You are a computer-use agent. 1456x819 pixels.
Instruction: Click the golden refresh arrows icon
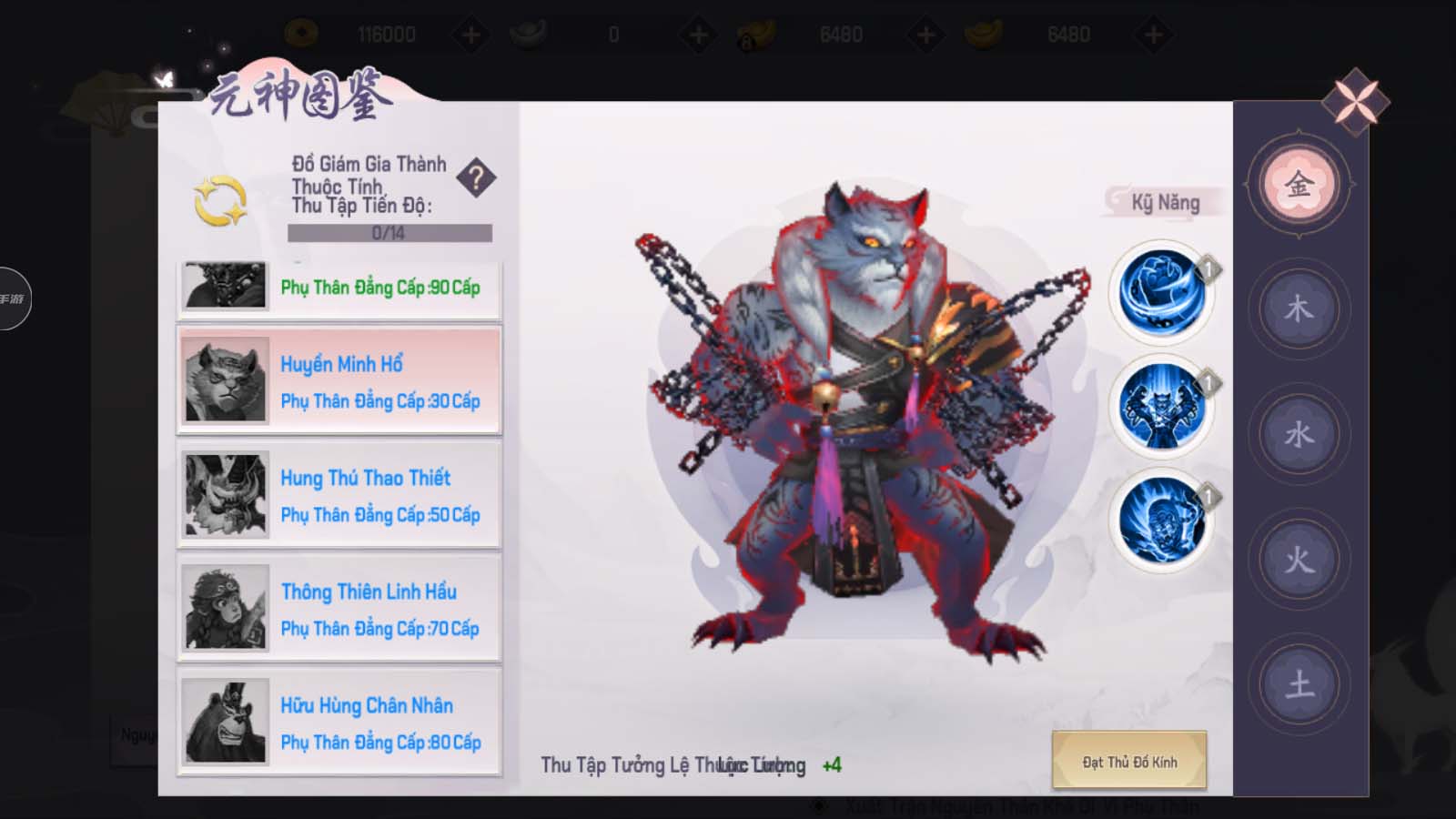[220, 200]
